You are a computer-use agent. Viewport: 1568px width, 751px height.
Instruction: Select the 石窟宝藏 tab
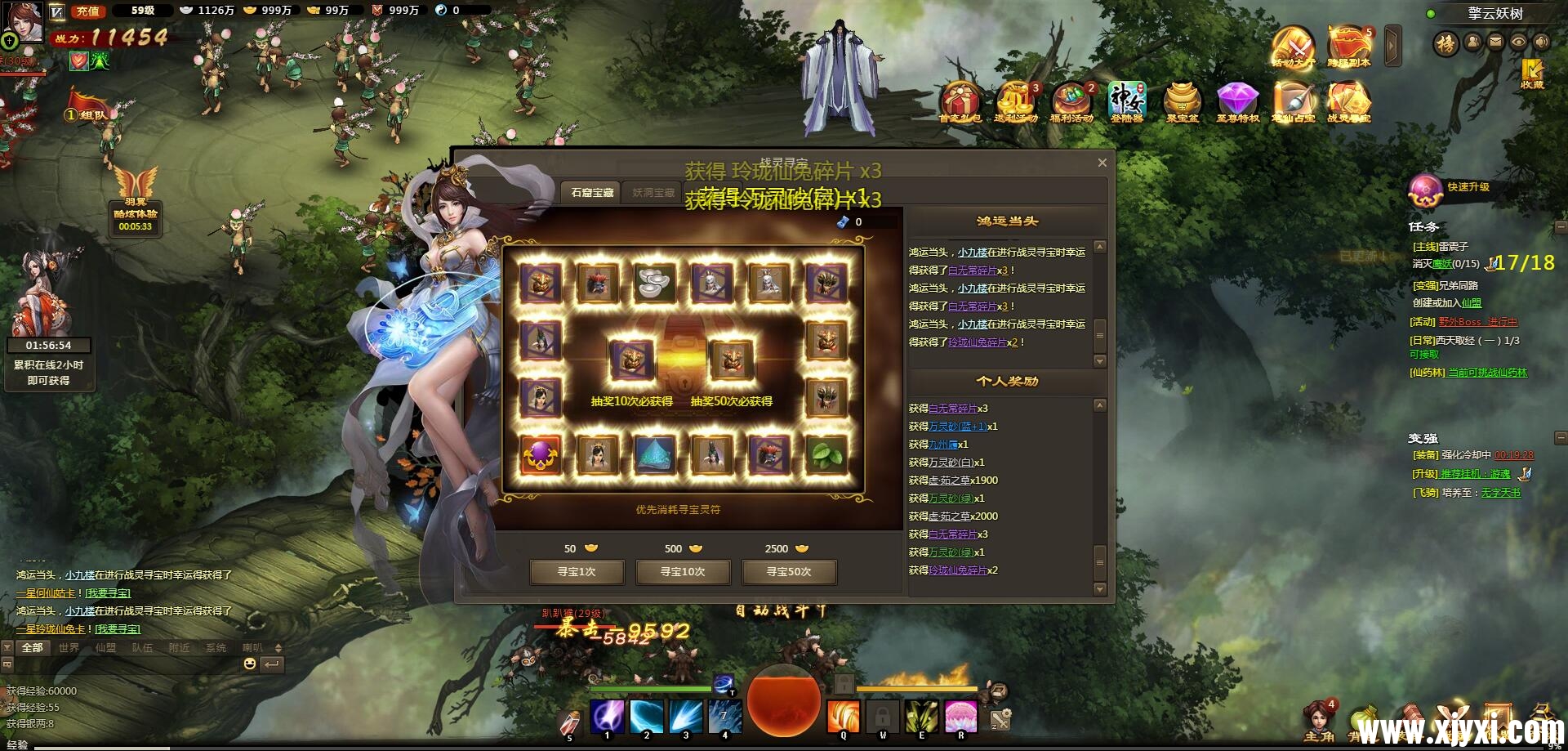point(592,193)
